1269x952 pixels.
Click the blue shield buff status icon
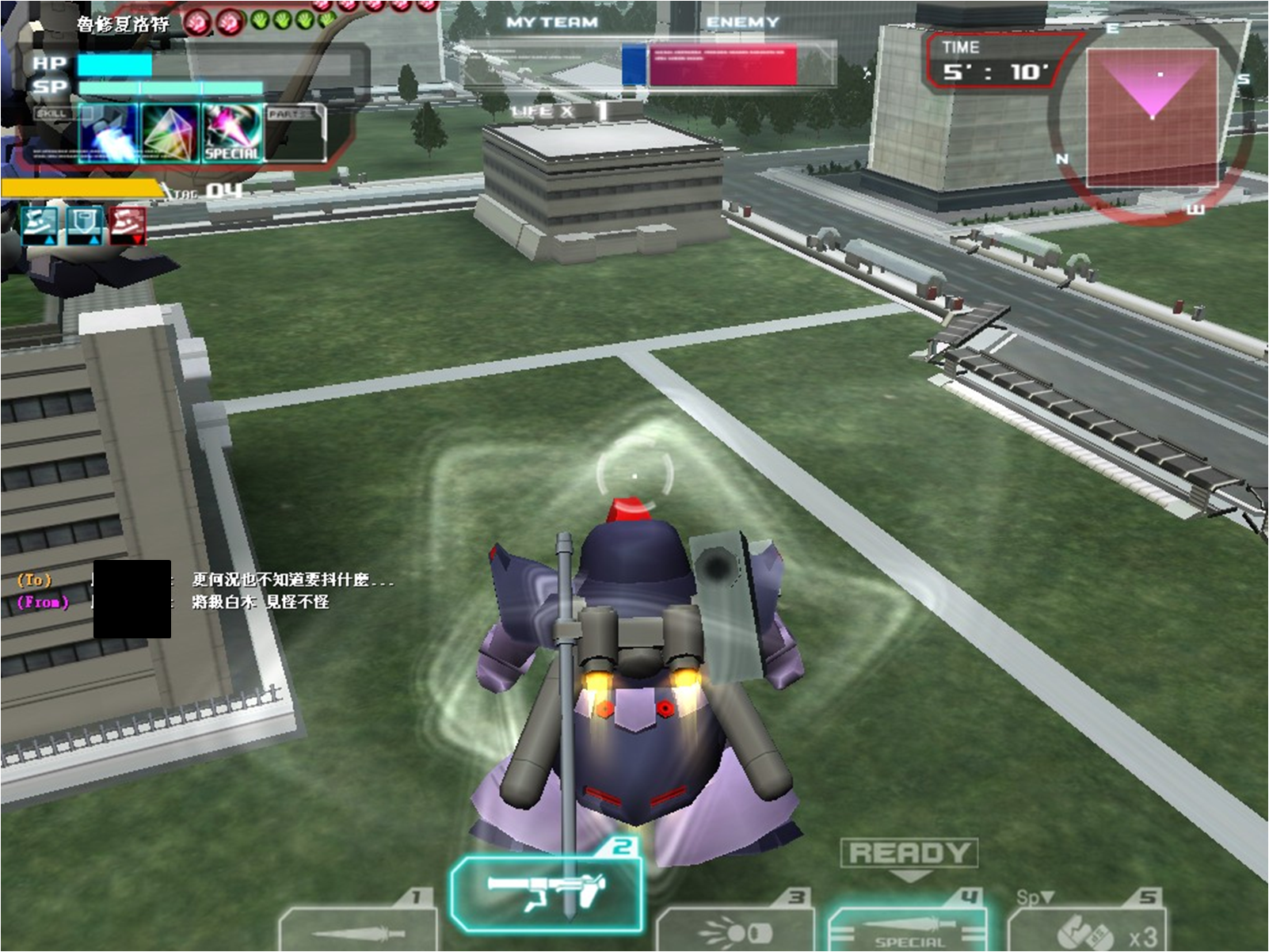coord(83,225)
